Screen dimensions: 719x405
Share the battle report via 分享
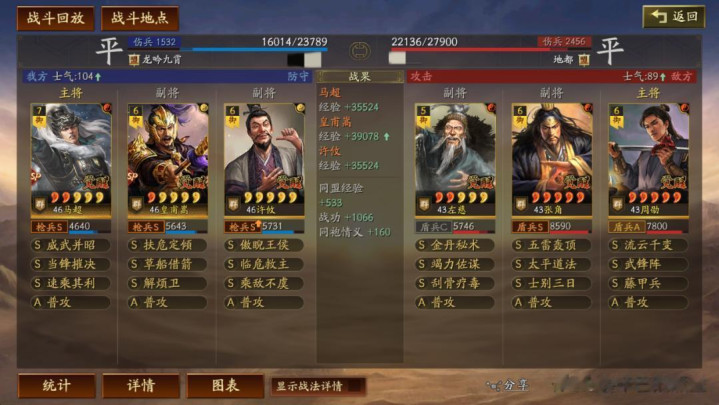pos(509,385)
